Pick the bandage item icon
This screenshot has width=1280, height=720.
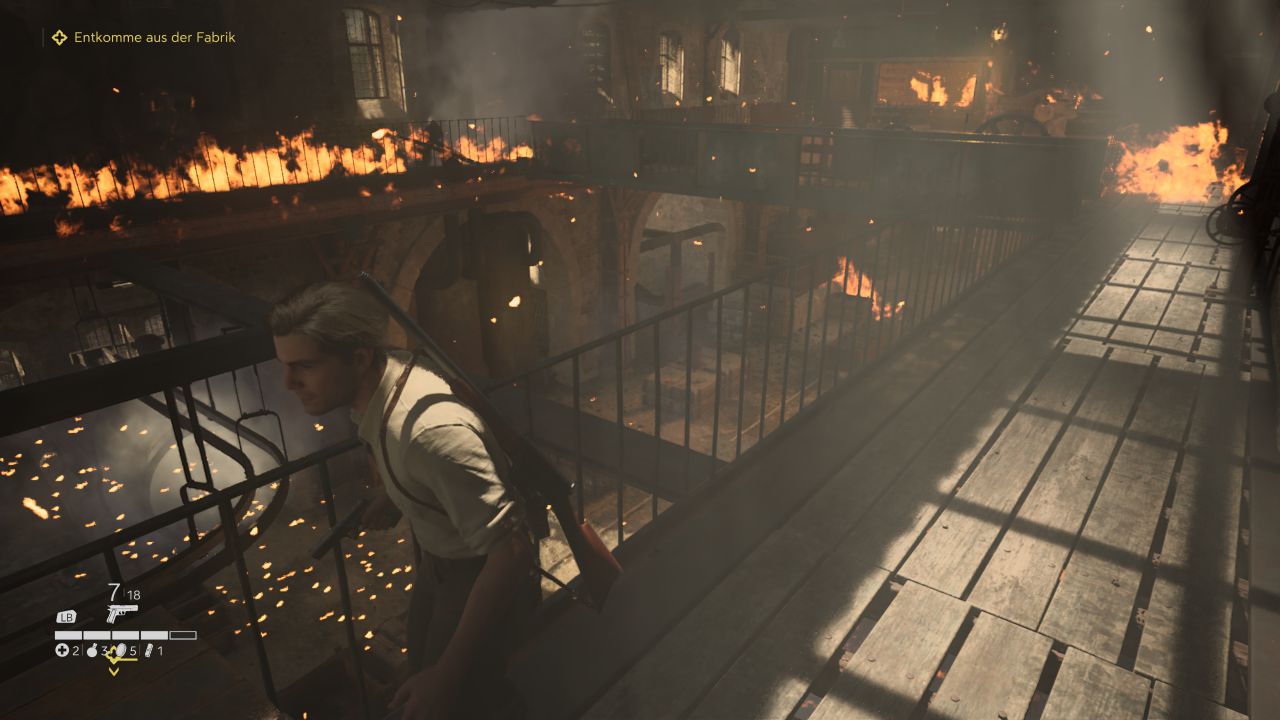150,651
